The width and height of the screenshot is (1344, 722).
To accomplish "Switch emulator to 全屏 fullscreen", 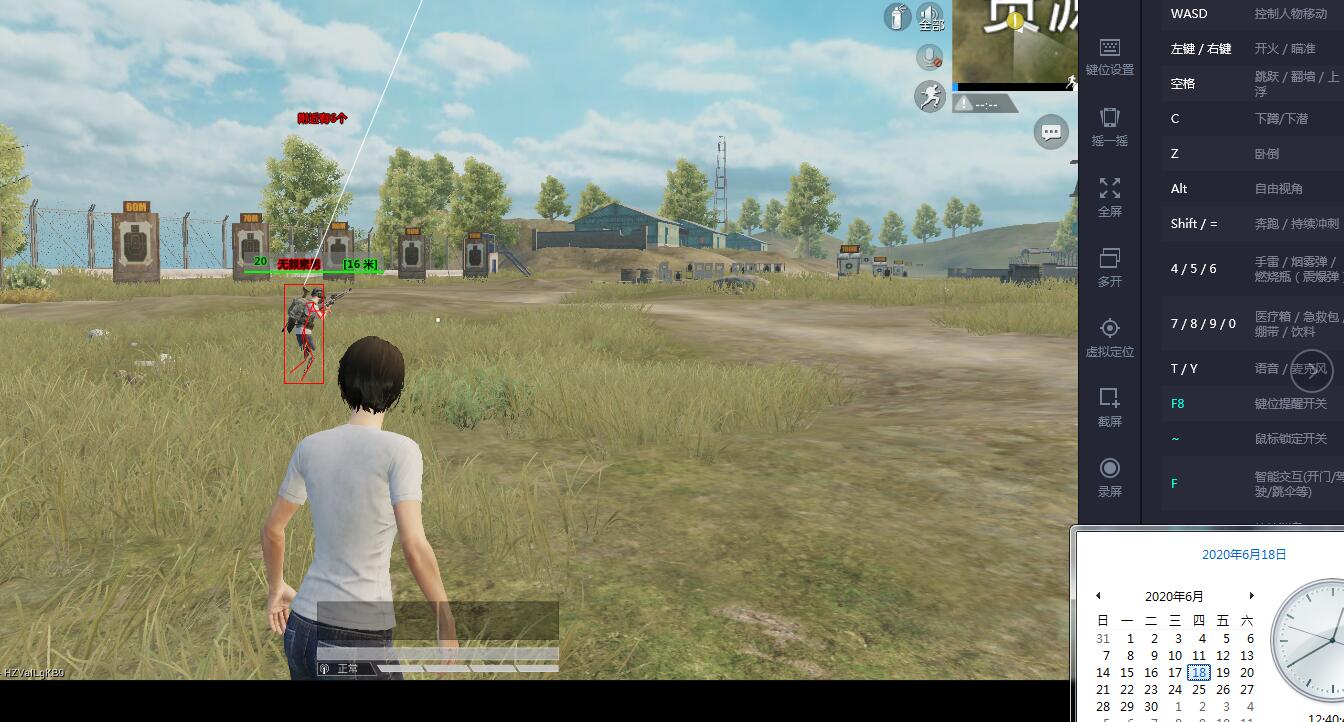I will point(1109,197).
